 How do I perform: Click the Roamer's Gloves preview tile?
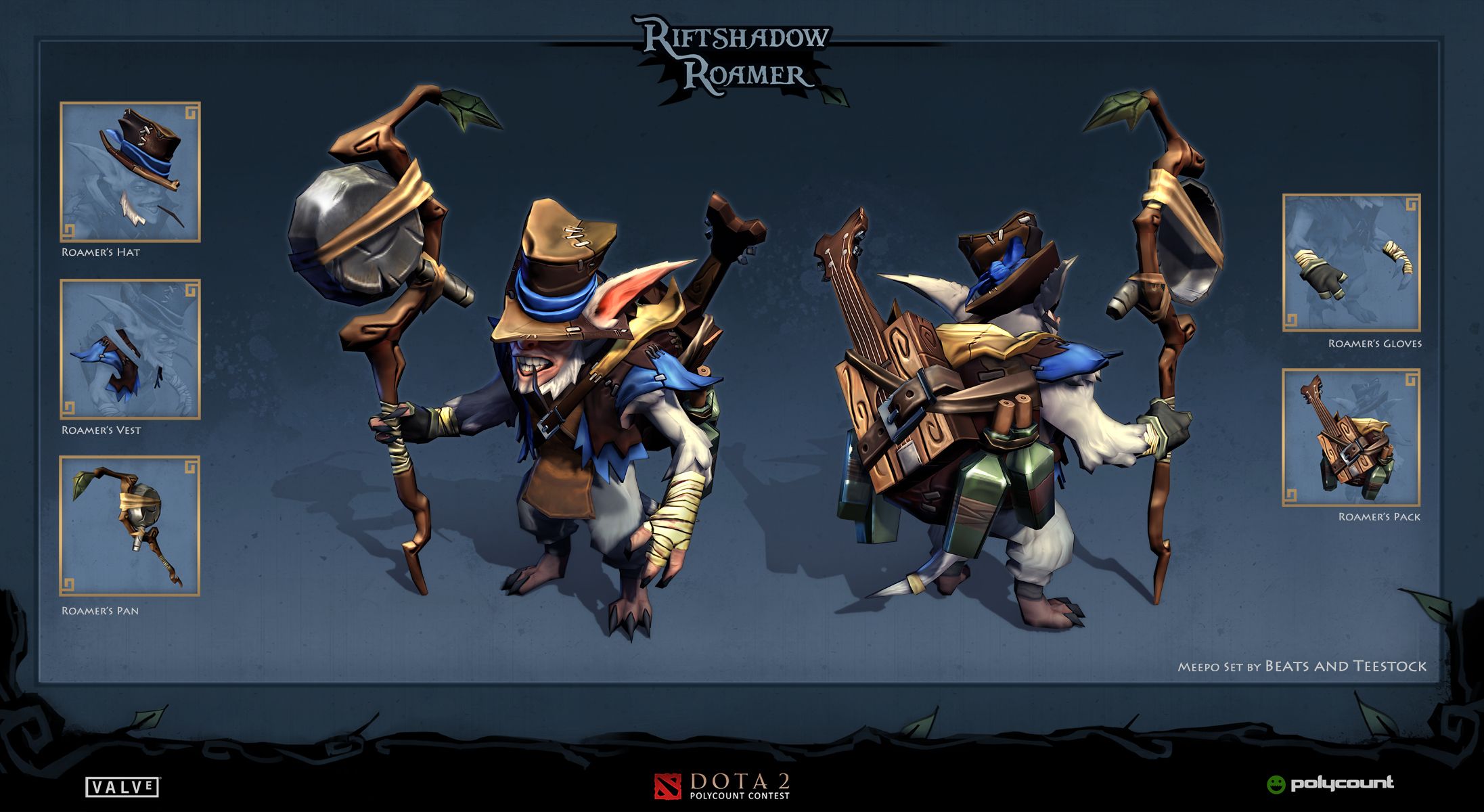pos(1351,263)
